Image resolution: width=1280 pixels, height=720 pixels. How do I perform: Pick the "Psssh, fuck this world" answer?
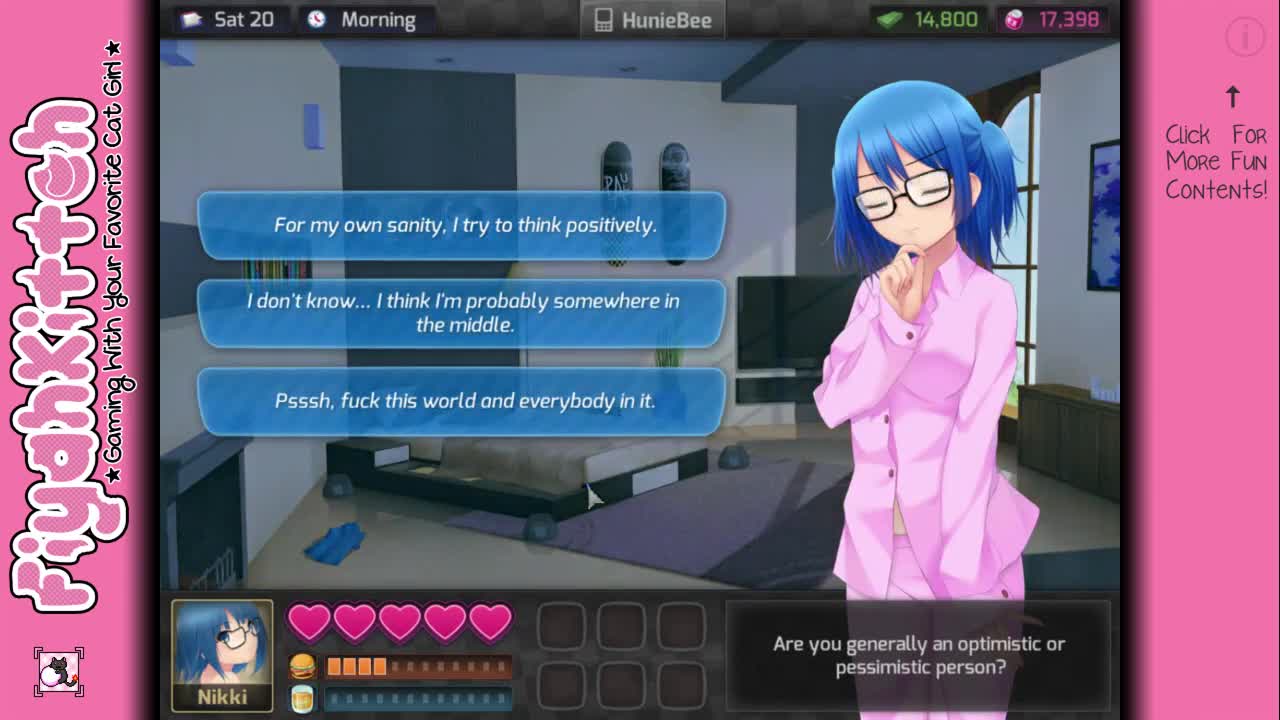click(x=462, y=401)
